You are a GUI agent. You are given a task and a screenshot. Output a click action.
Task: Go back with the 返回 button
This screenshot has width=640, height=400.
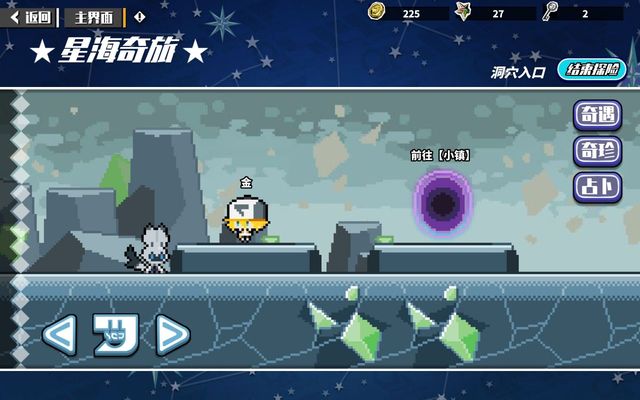[x=32, y=17]
